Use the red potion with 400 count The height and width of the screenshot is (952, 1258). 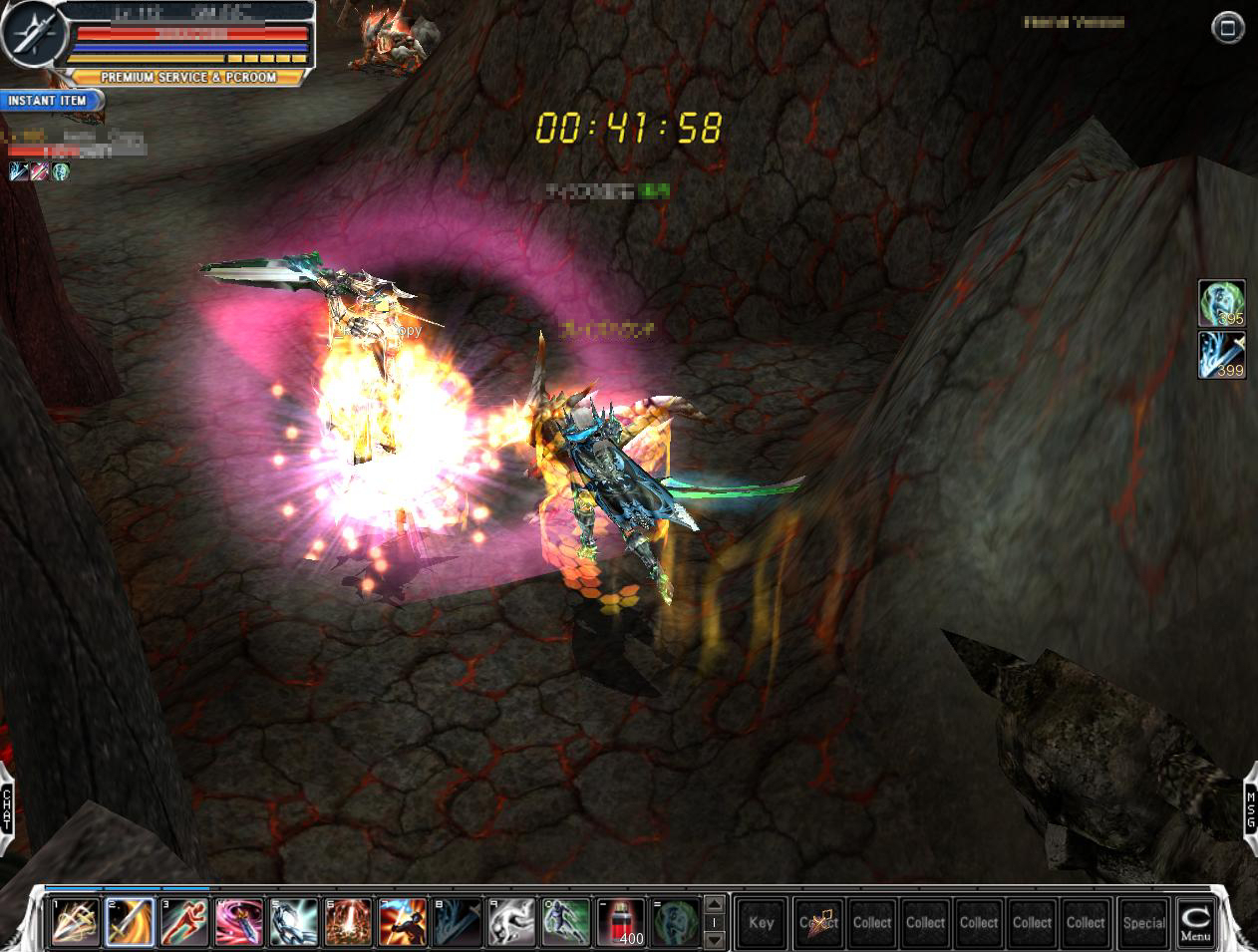coord(620,922)
